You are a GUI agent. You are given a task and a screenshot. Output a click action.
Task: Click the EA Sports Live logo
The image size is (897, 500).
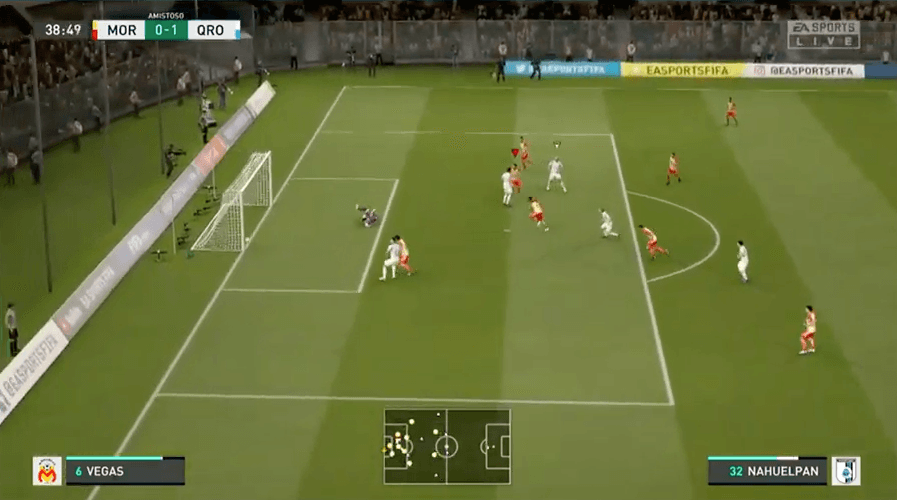pyautogui.click(x=822, y=34)
